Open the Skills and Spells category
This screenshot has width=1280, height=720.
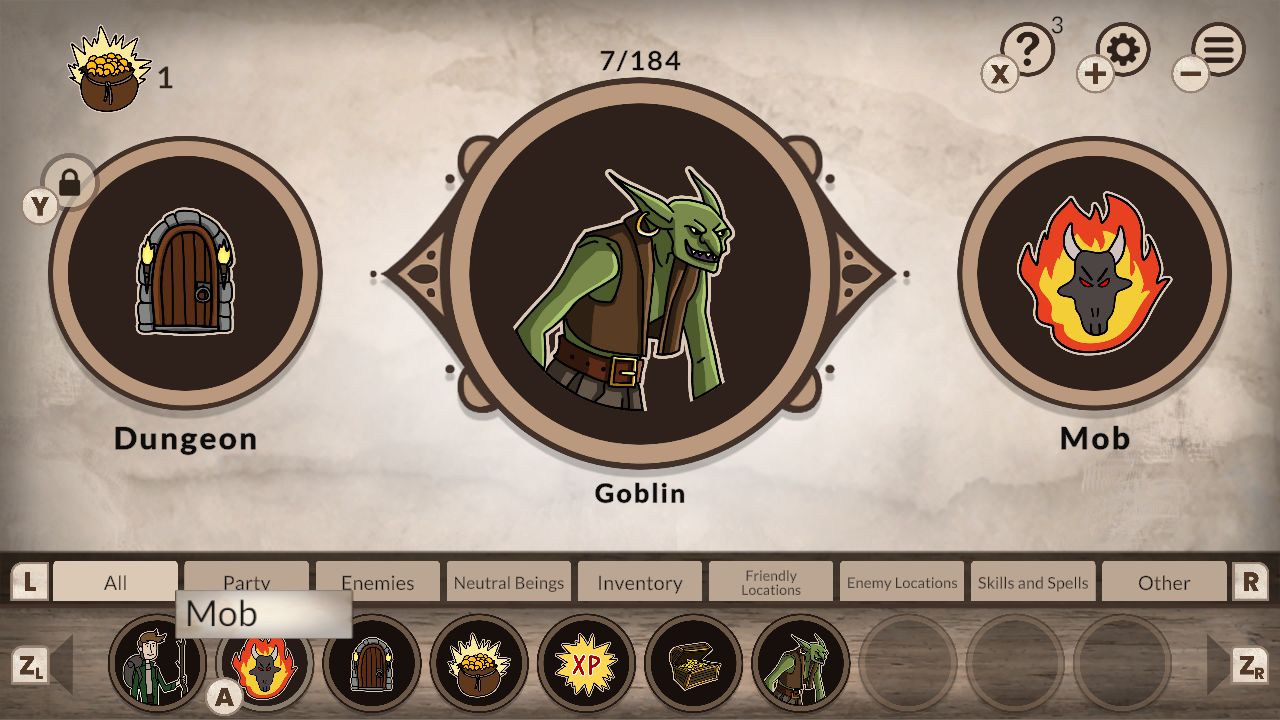(x=1032, y=581)
